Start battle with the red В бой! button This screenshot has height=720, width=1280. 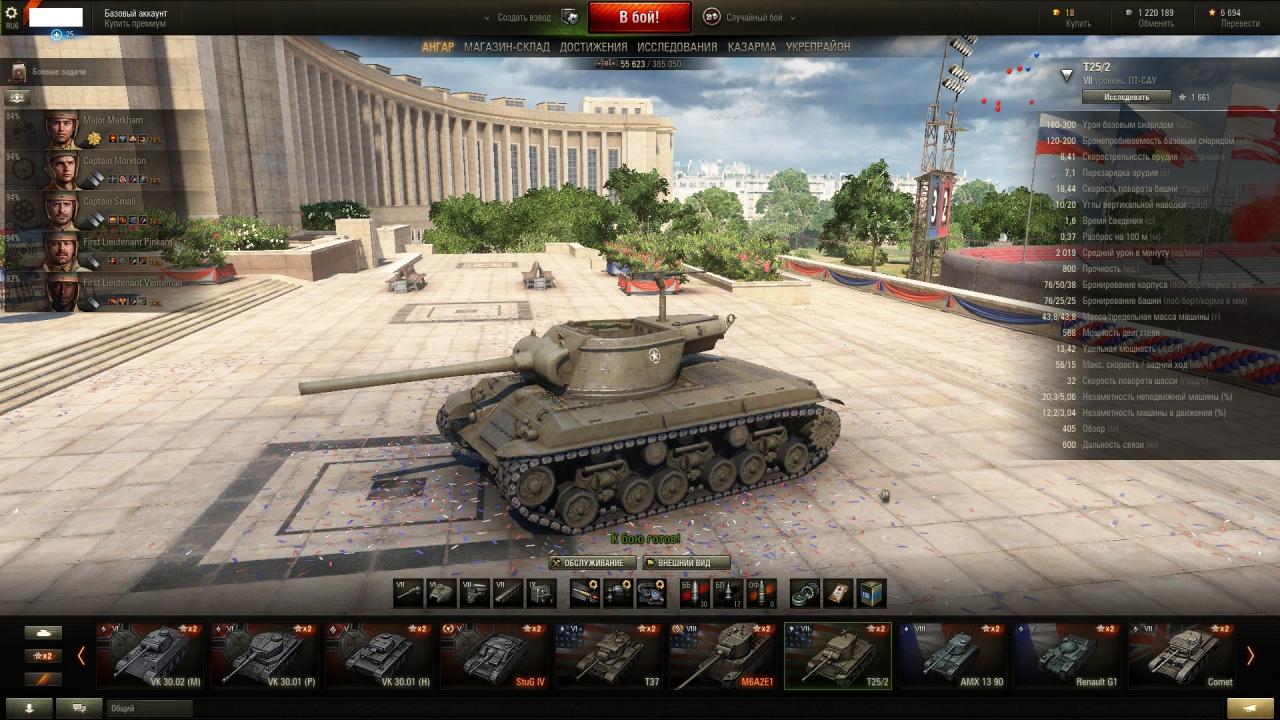tap(639, 17)
